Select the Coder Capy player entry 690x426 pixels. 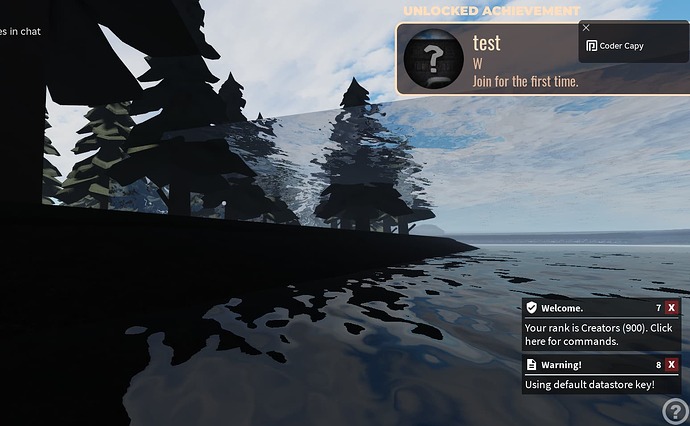pos(620,46)
